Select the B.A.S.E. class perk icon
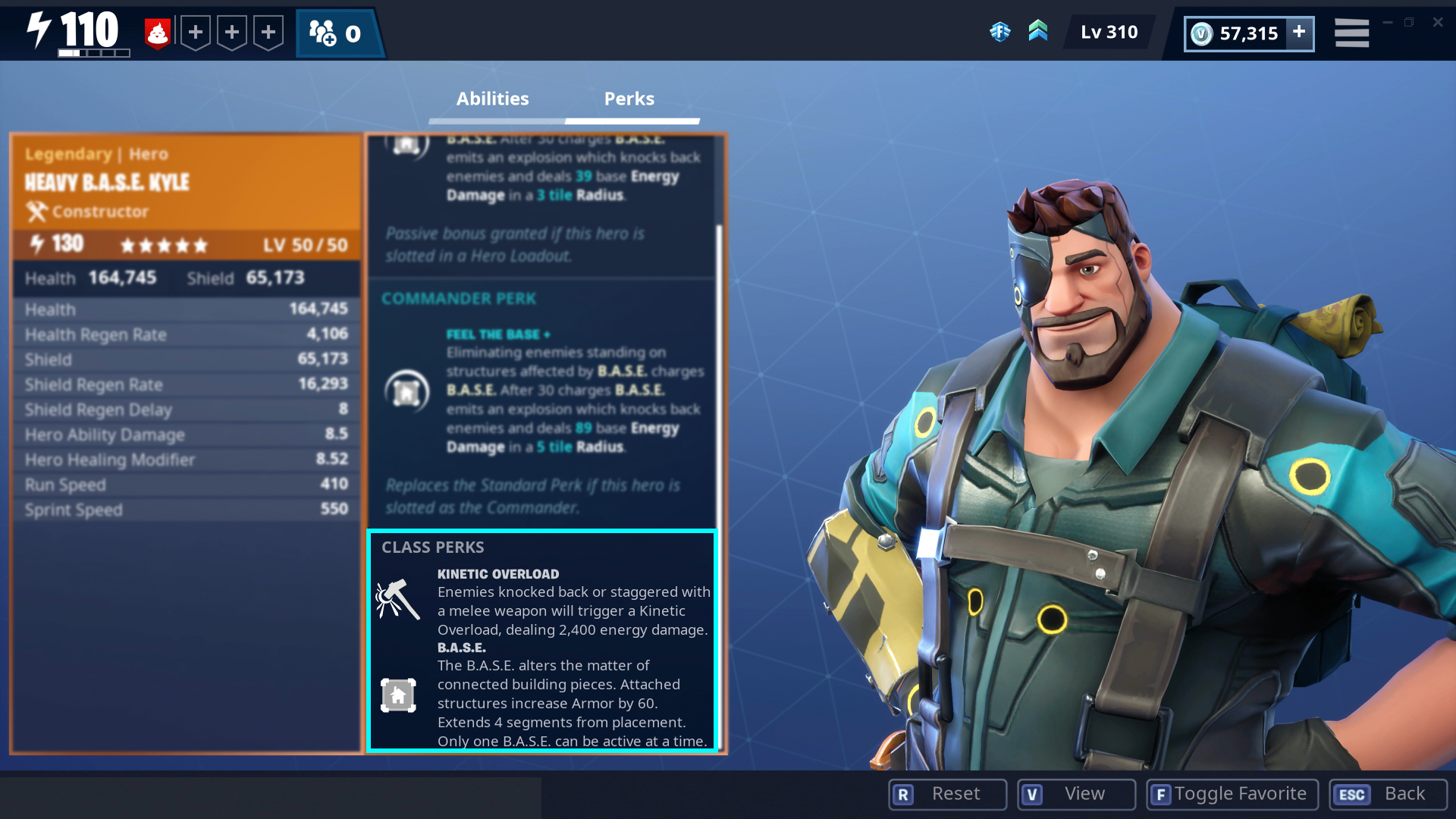This screenshot has width=1456, height=819. click(x=397, y=694)
